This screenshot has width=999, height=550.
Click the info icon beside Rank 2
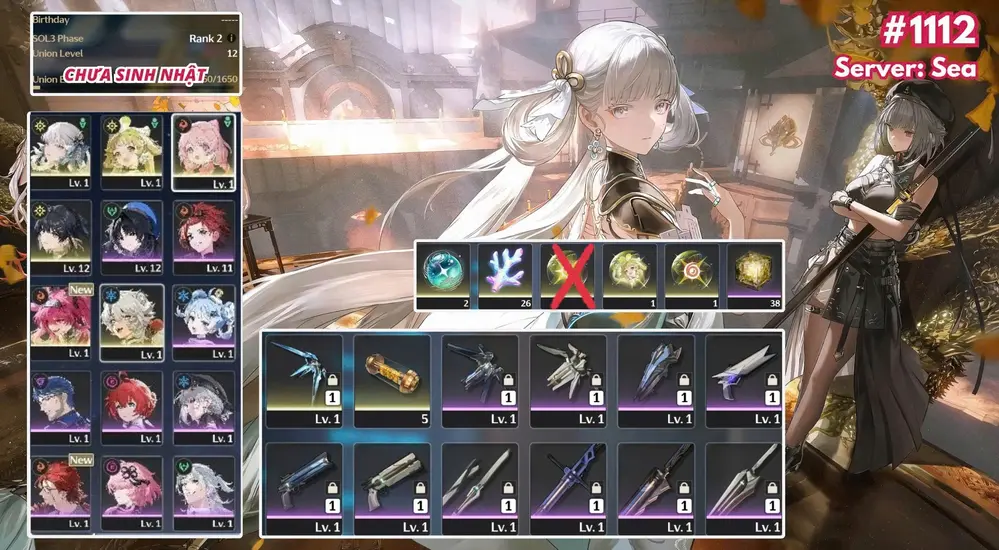point(233,39)
